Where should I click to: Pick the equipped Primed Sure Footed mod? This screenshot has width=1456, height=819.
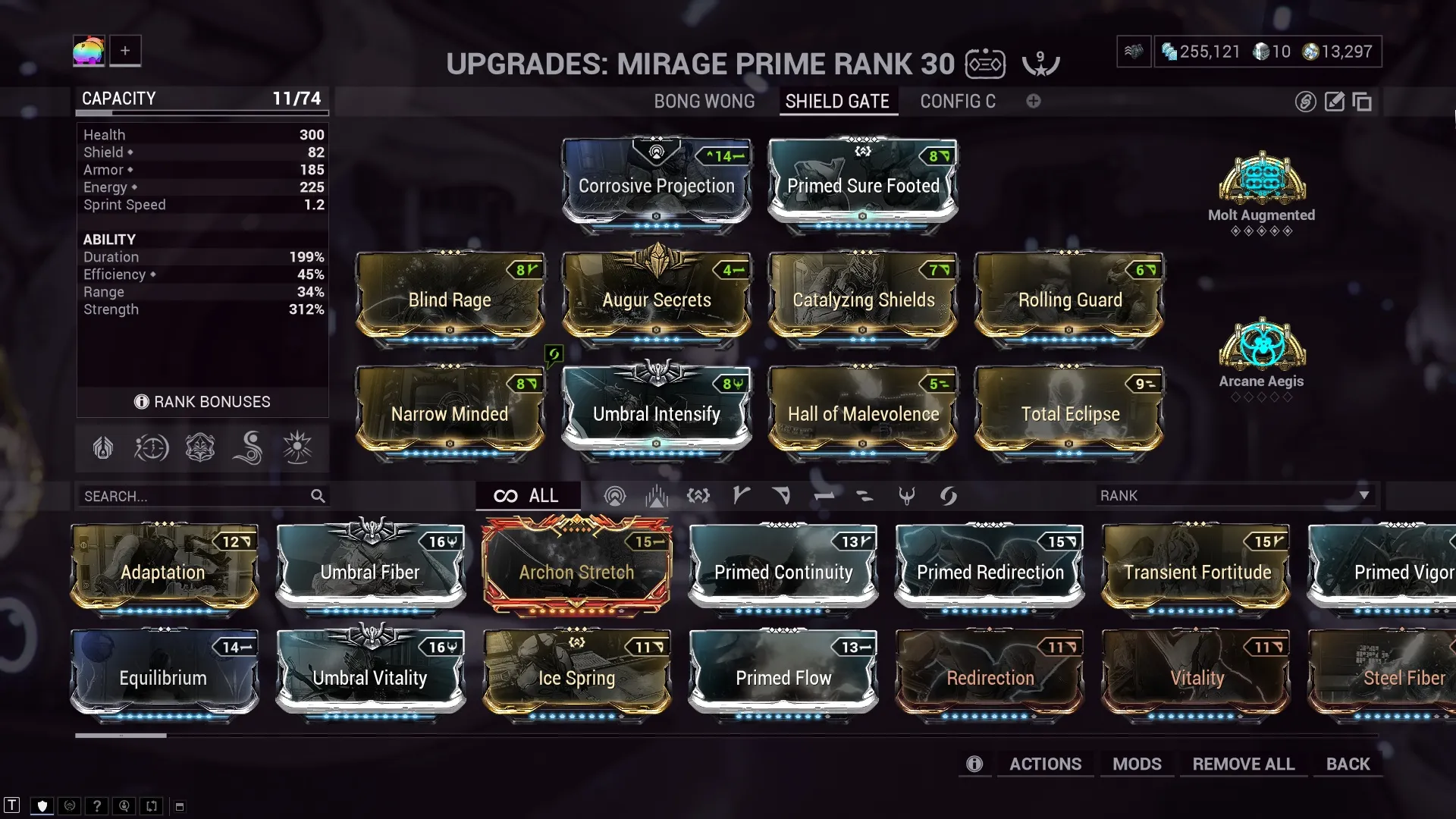(863, 182)
